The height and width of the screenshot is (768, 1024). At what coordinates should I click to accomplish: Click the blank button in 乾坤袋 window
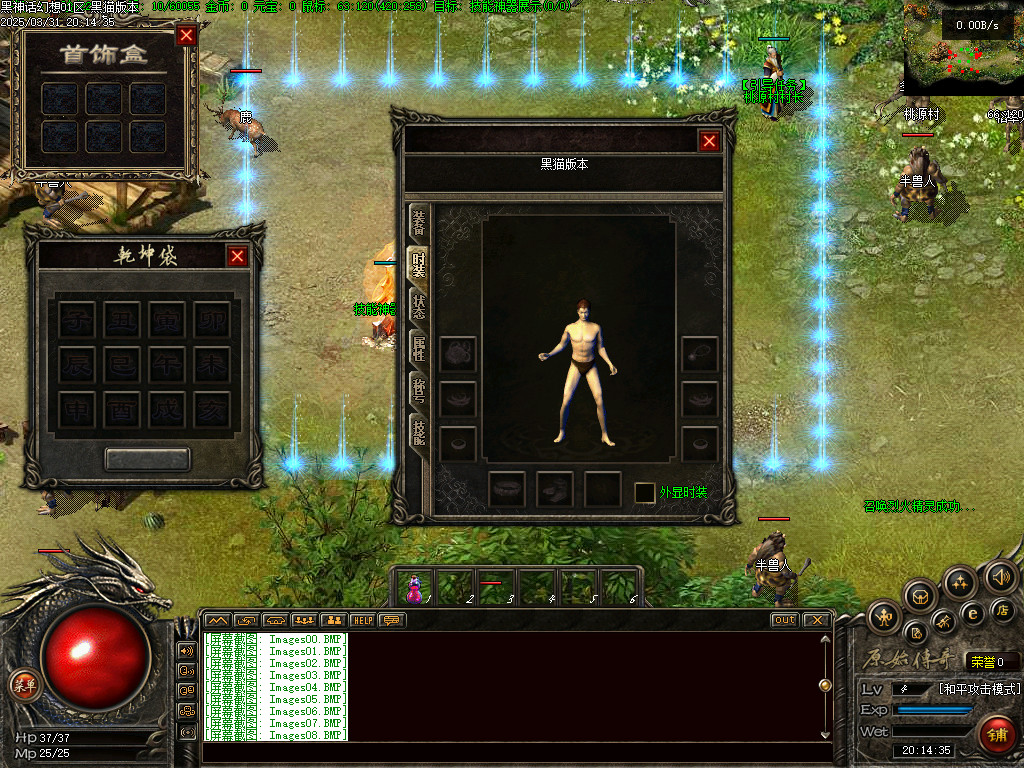click(x=147, y=459)
